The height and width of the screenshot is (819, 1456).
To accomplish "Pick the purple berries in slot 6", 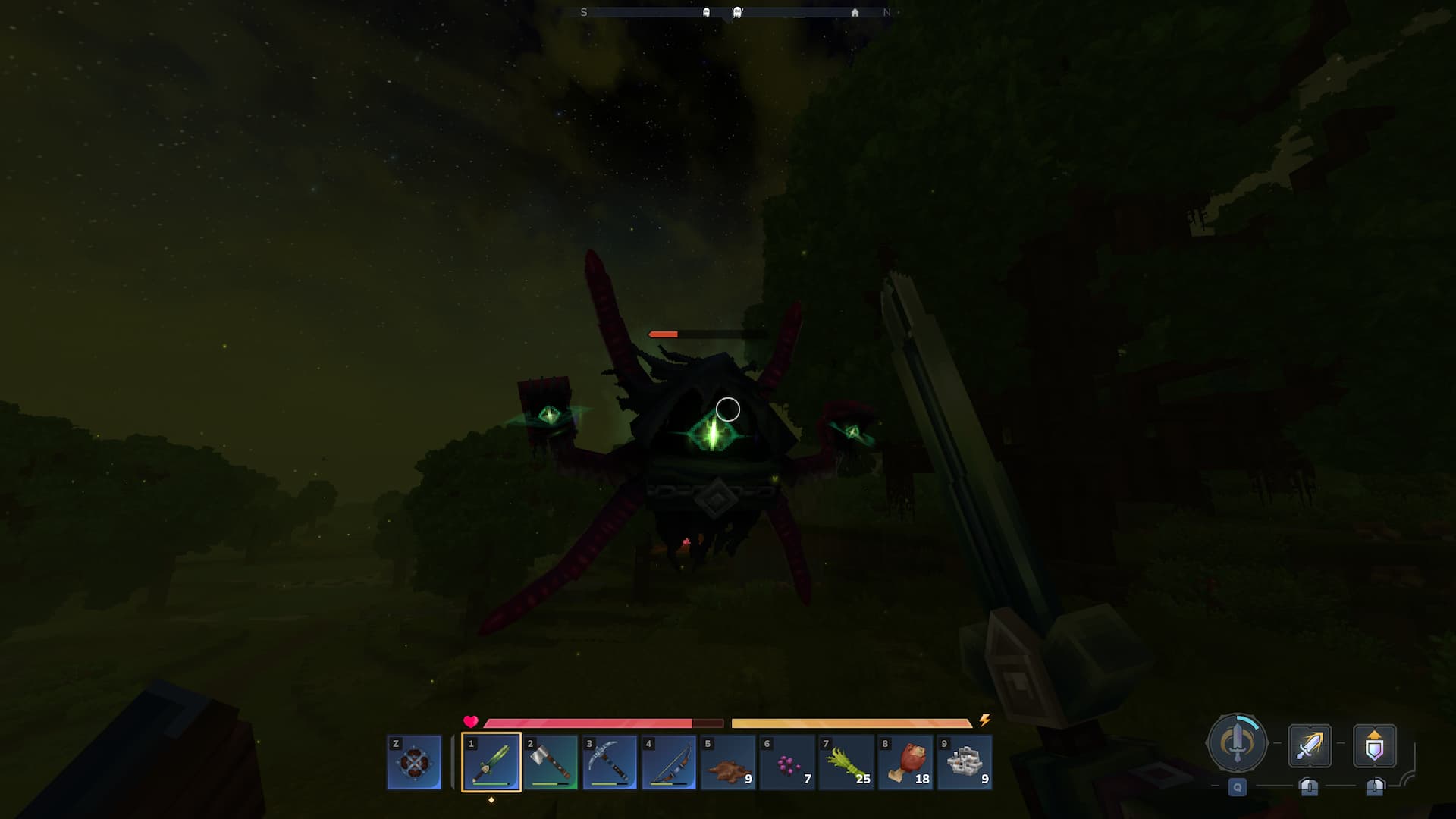I will pos(786,762).
